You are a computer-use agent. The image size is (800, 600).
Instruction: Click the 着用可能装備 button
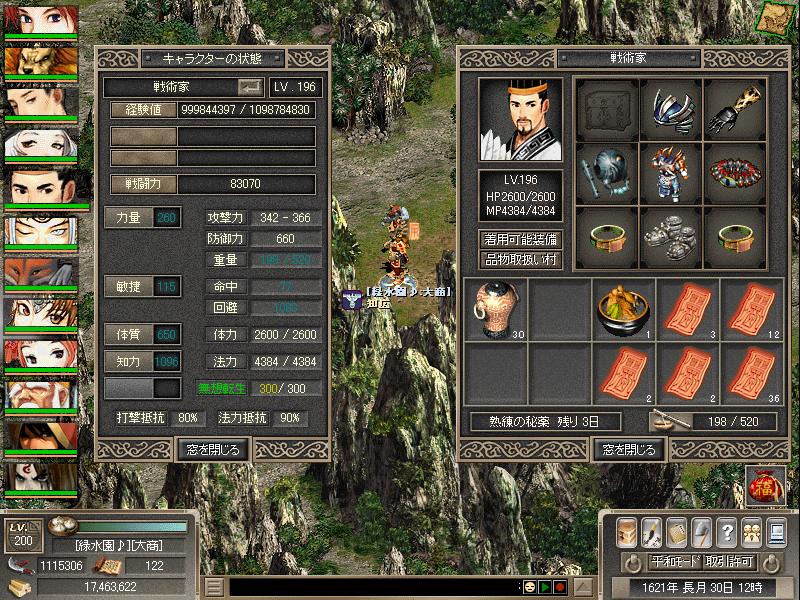point(520,240)
